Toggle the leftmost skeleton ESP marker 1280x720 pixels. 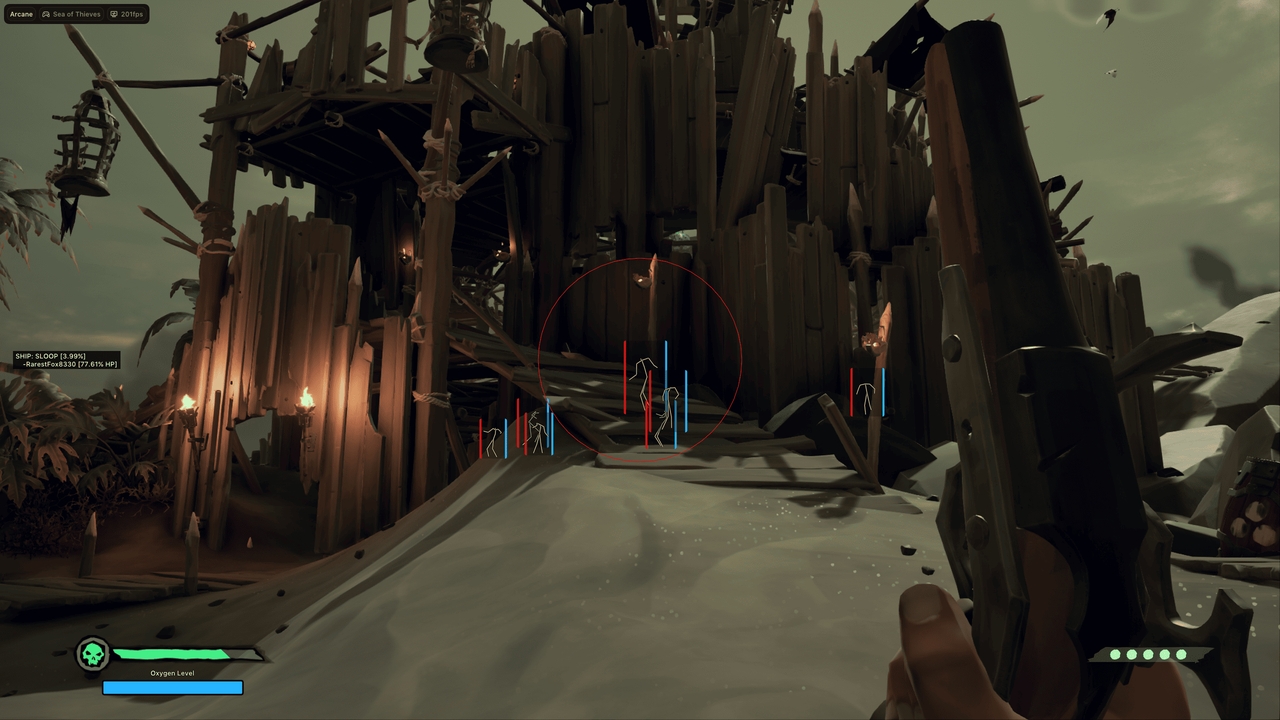click(492, 437)
